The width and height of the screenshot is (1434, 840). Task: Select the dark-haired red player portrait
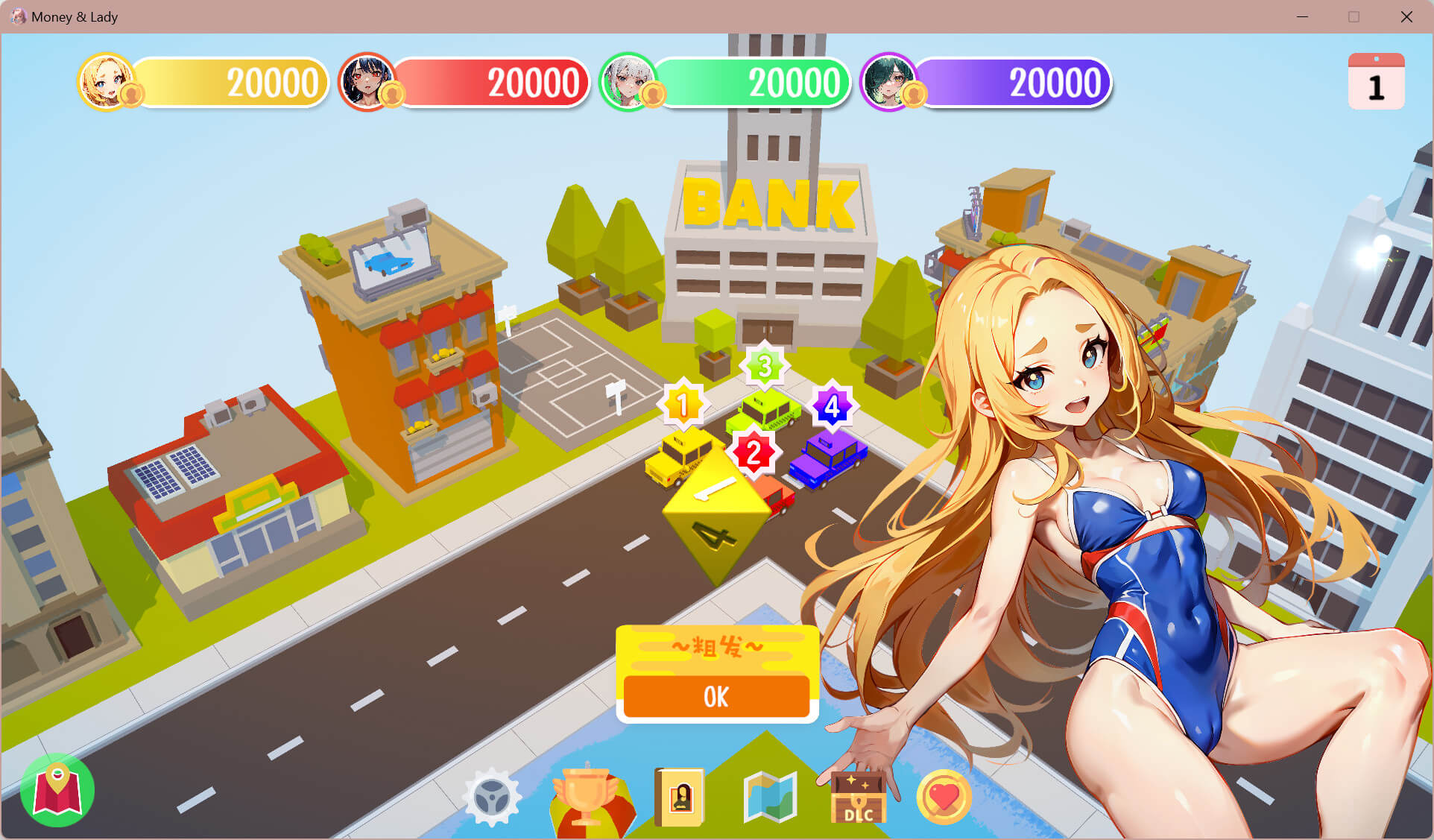point(367,81)
